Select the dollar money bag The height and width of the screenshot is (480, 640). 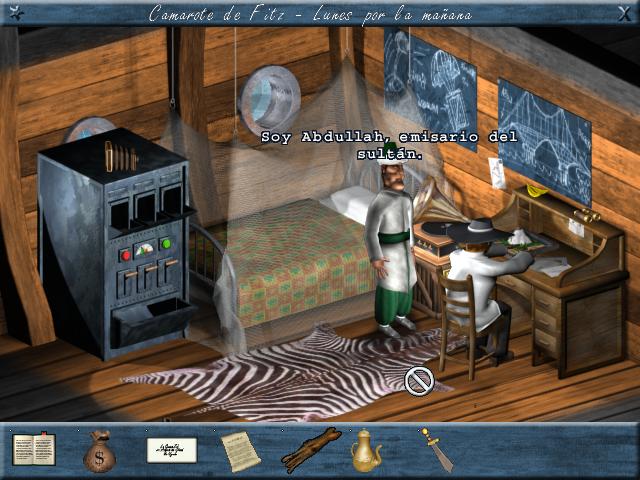pos(99,451)
